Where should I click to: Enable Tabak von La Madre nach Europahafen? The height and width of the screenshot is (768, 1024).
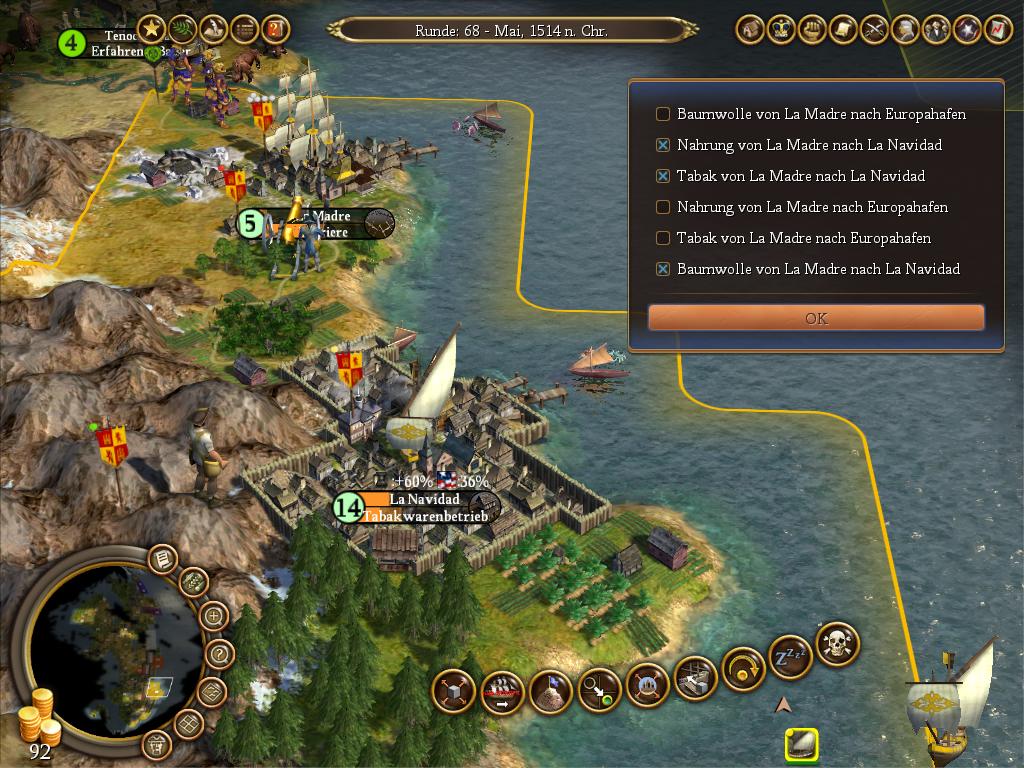click(x=663, y=238)
